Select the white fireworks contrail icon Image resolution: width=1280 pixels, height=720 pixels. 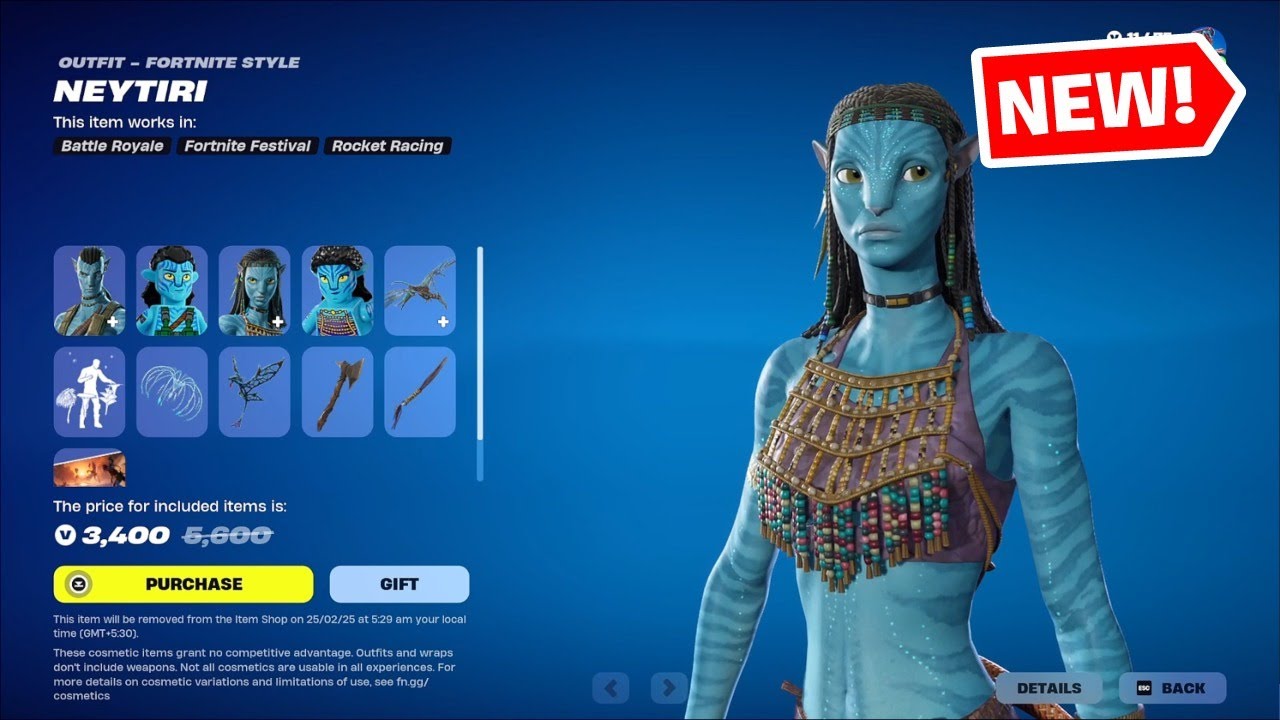point(172,391)
